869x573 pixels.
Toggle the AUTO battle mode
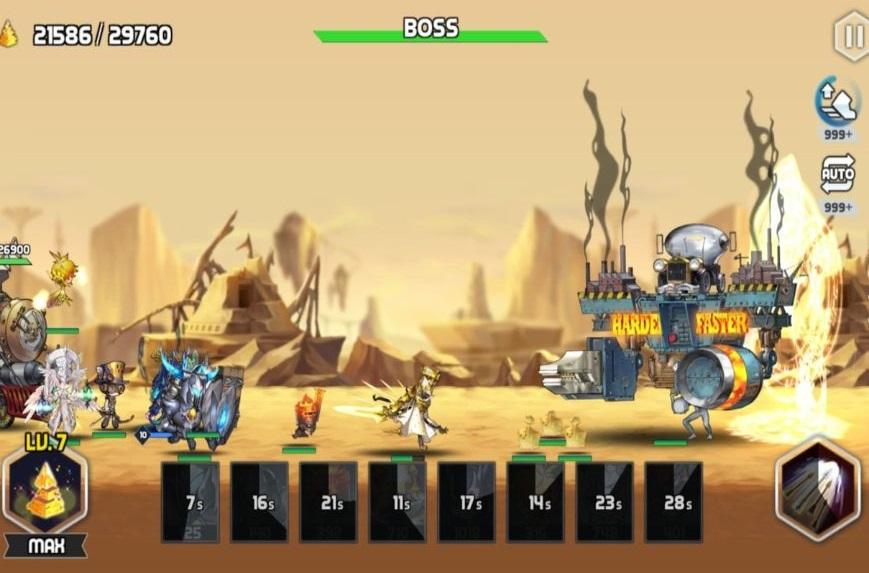tap(837, 173)
